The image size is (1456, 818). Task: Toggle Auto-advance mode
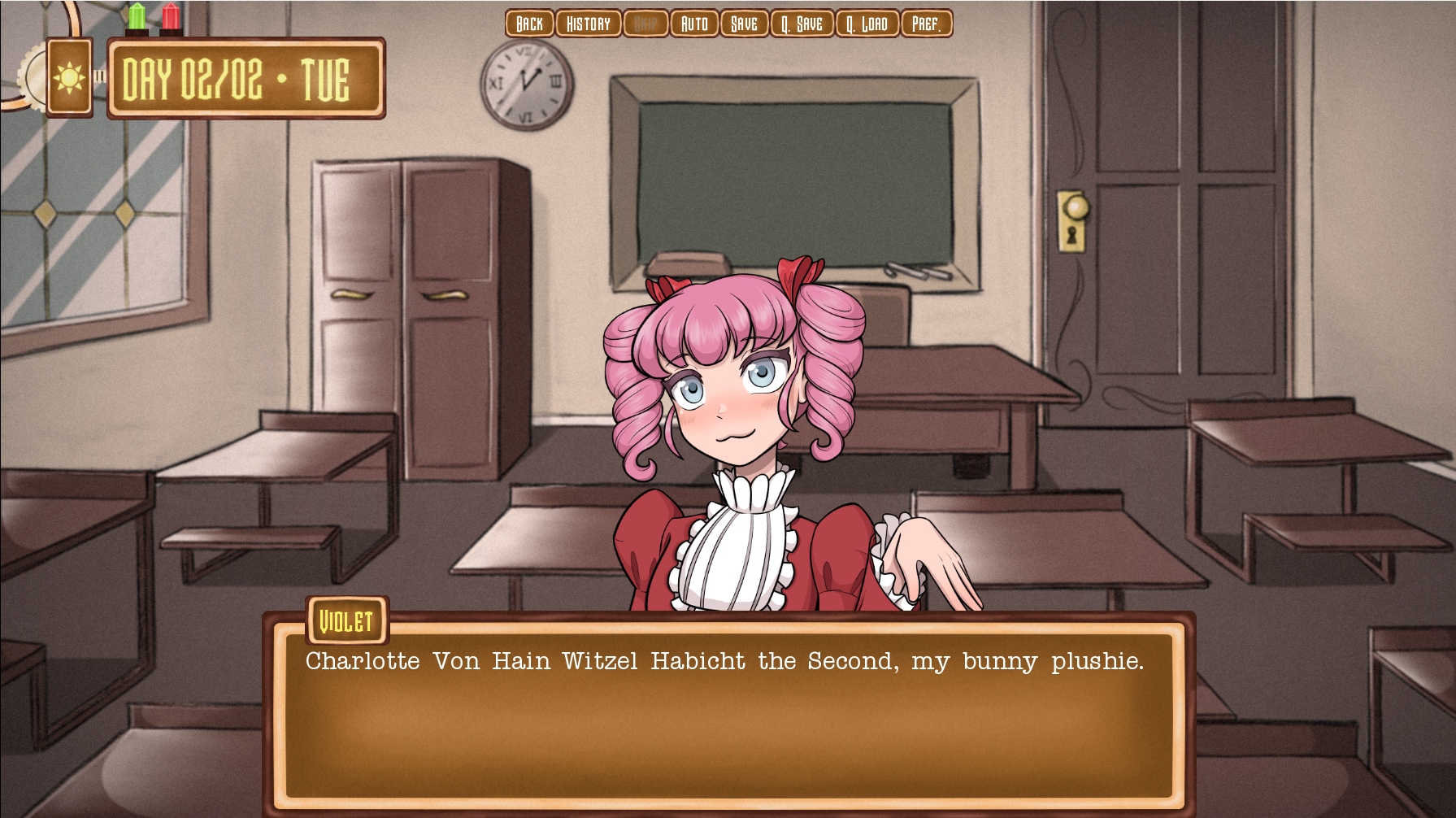click(x=693, y=24)
